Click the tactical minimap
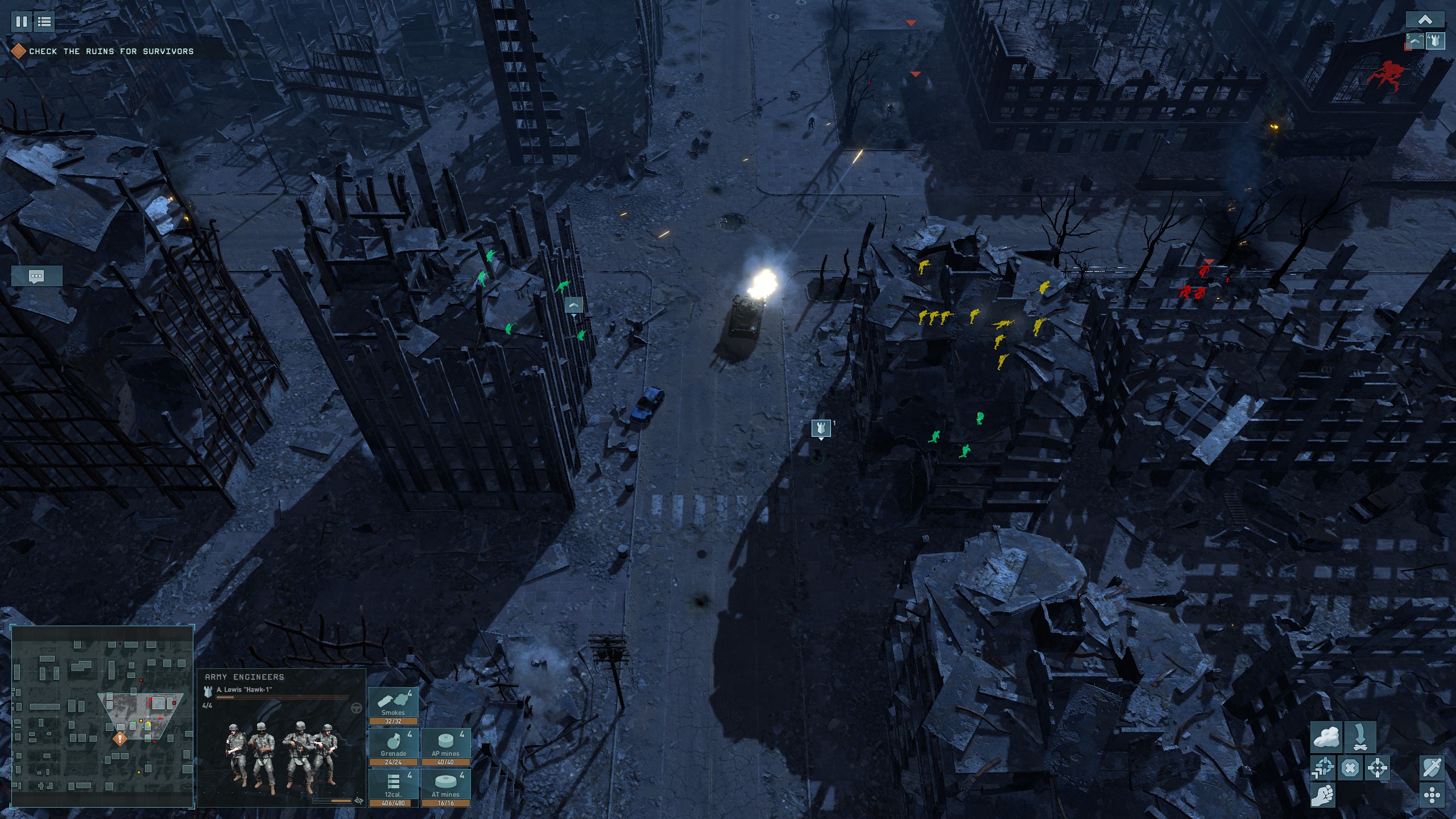This screenshot has height=819, width=1456. pyautogui.click(x=102, y=715)
